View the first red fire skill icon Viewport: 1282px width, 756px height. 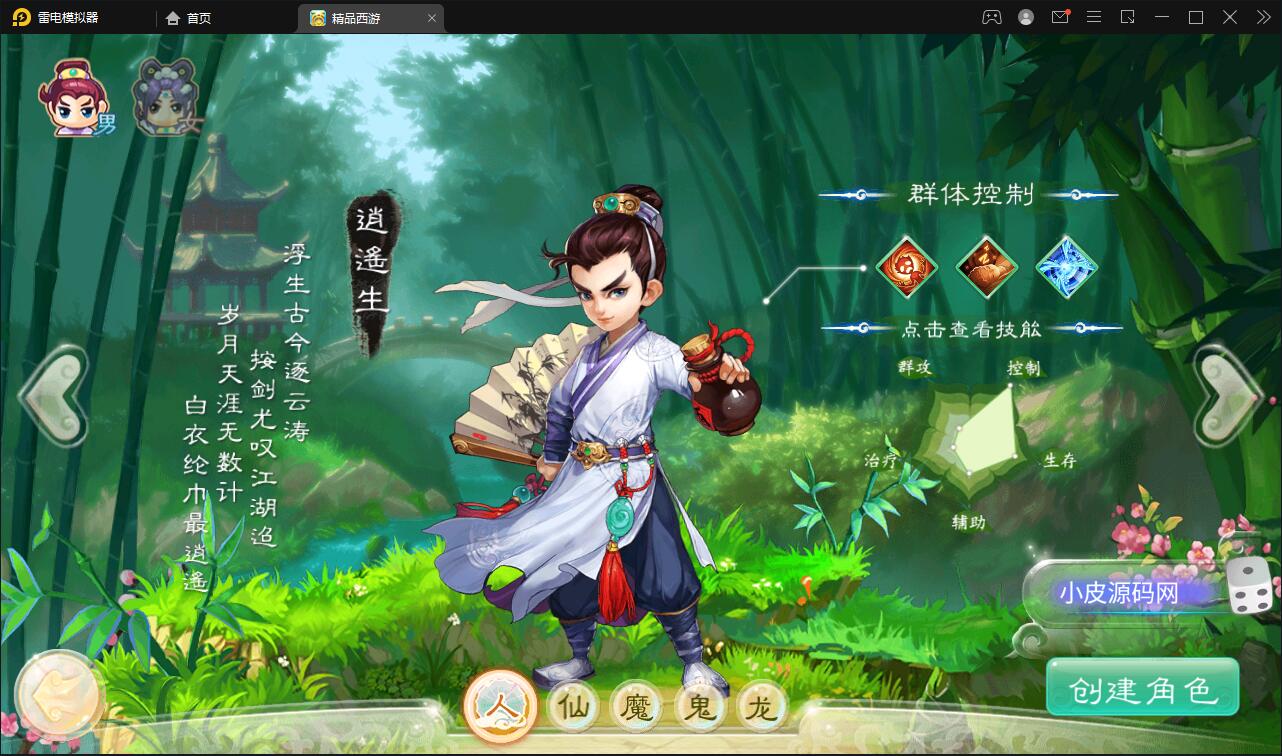tap(906, 267)
